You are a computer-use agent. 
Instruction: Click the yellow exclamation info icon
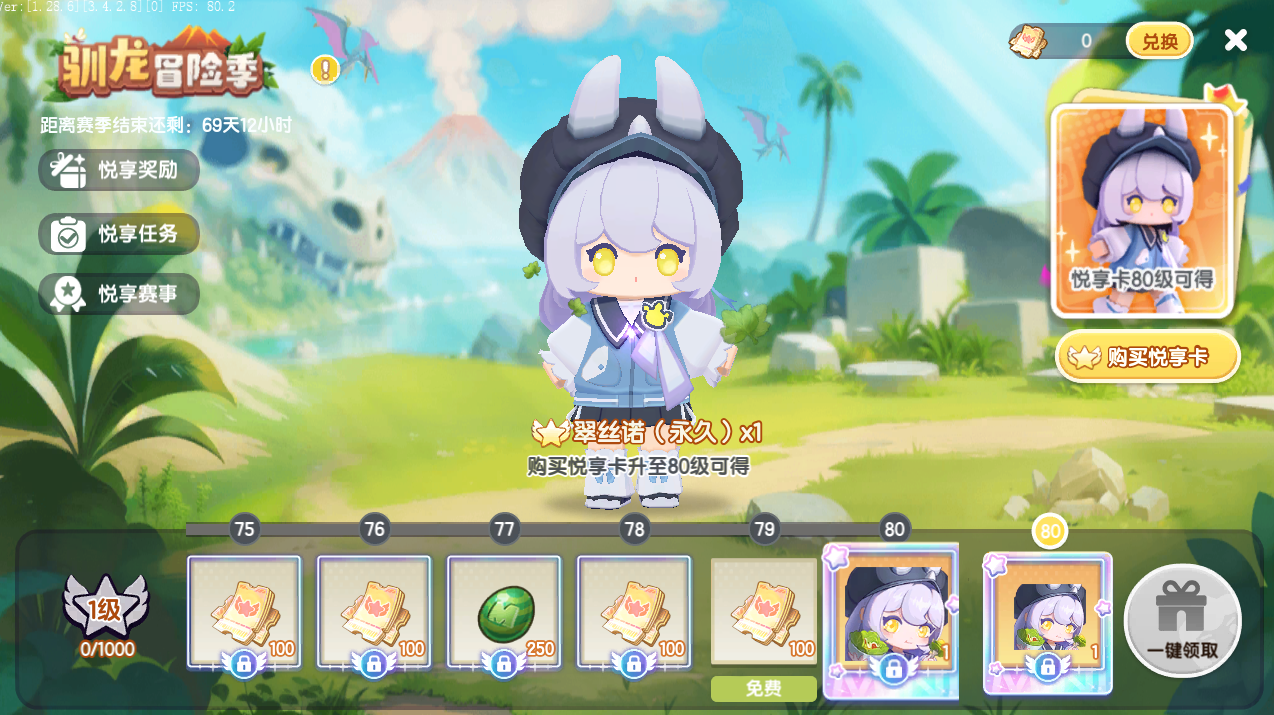[325, 69]
